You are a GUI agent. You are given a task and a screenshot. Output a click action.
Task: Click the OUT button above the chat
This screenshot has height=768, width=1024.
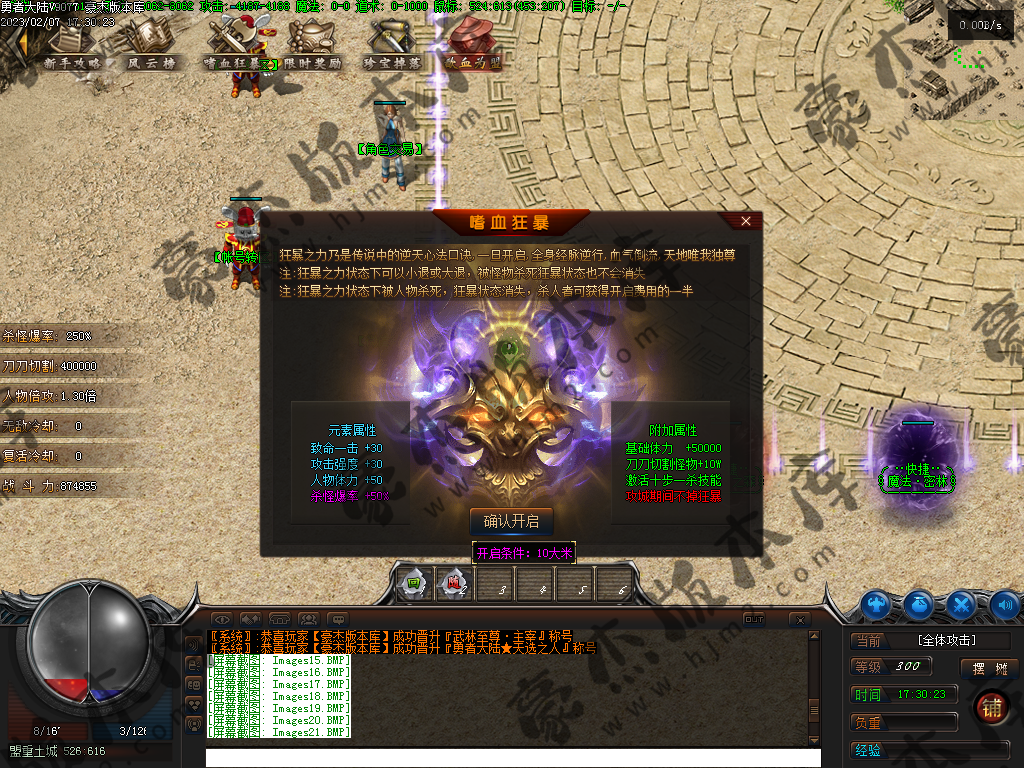754,619
